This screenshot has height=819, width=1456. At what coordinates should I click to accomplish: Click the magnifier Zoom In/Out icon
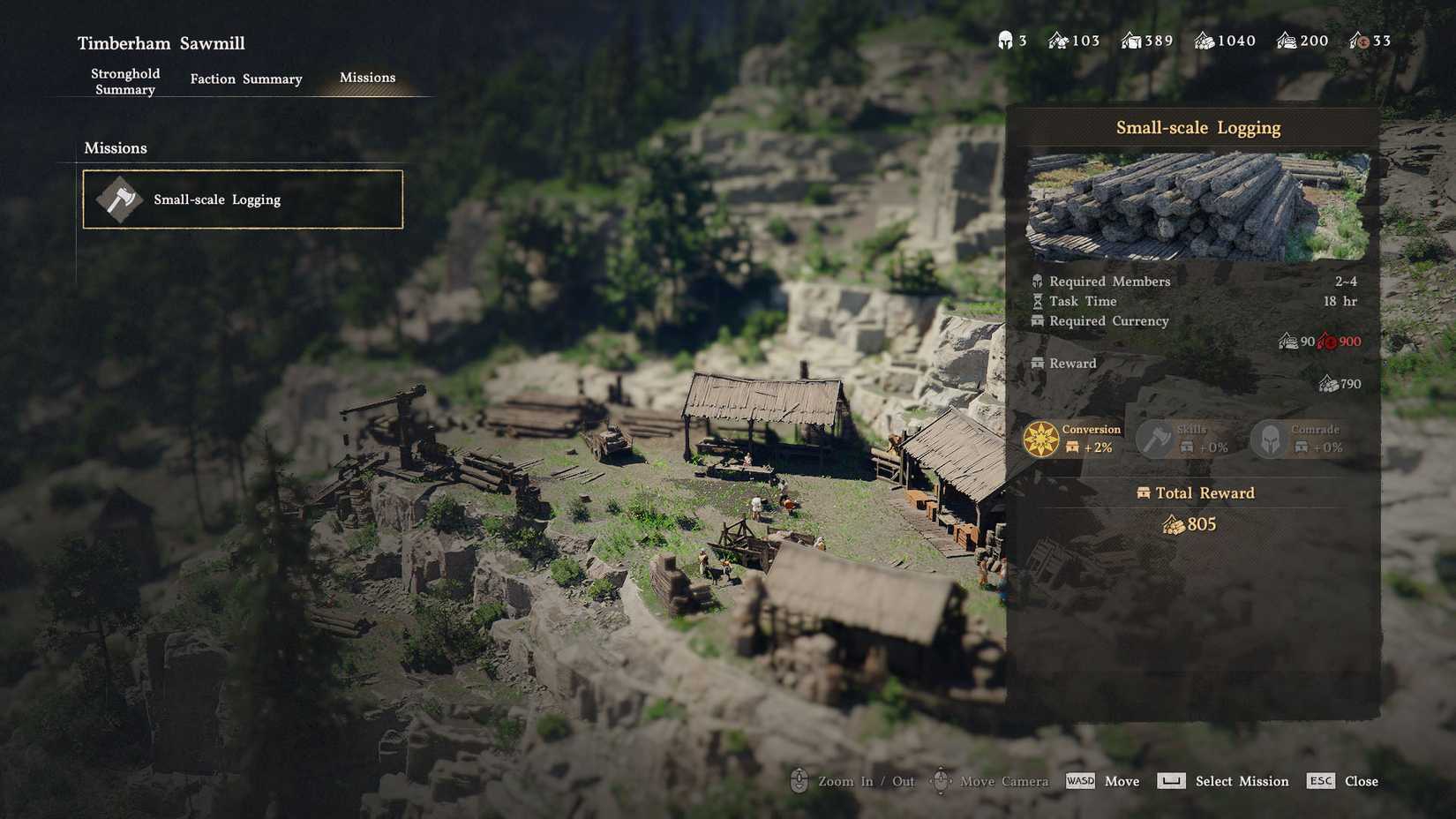coord(801,781)
